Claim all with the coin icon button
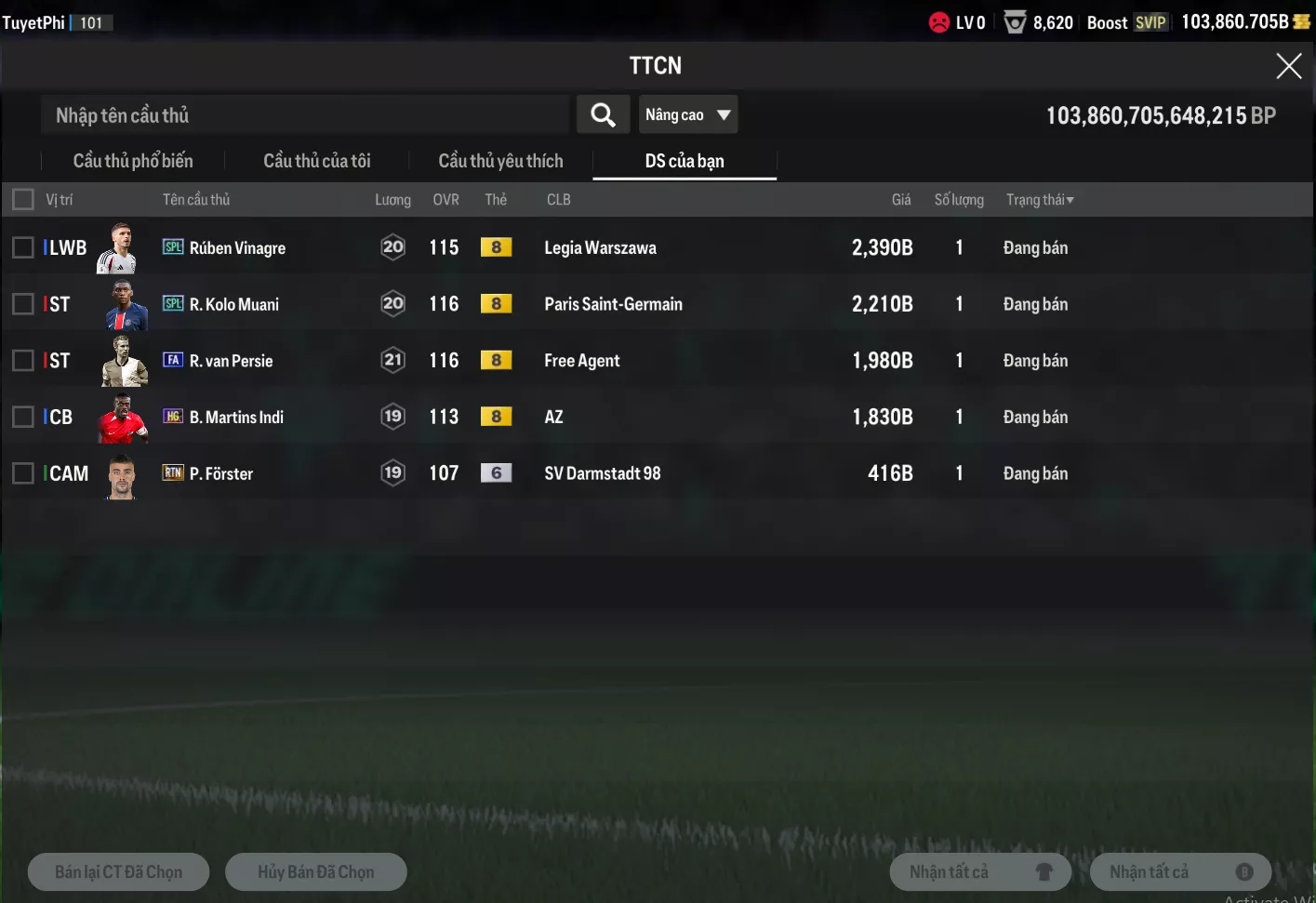Screen dimensions: 1316x903 1180,872
